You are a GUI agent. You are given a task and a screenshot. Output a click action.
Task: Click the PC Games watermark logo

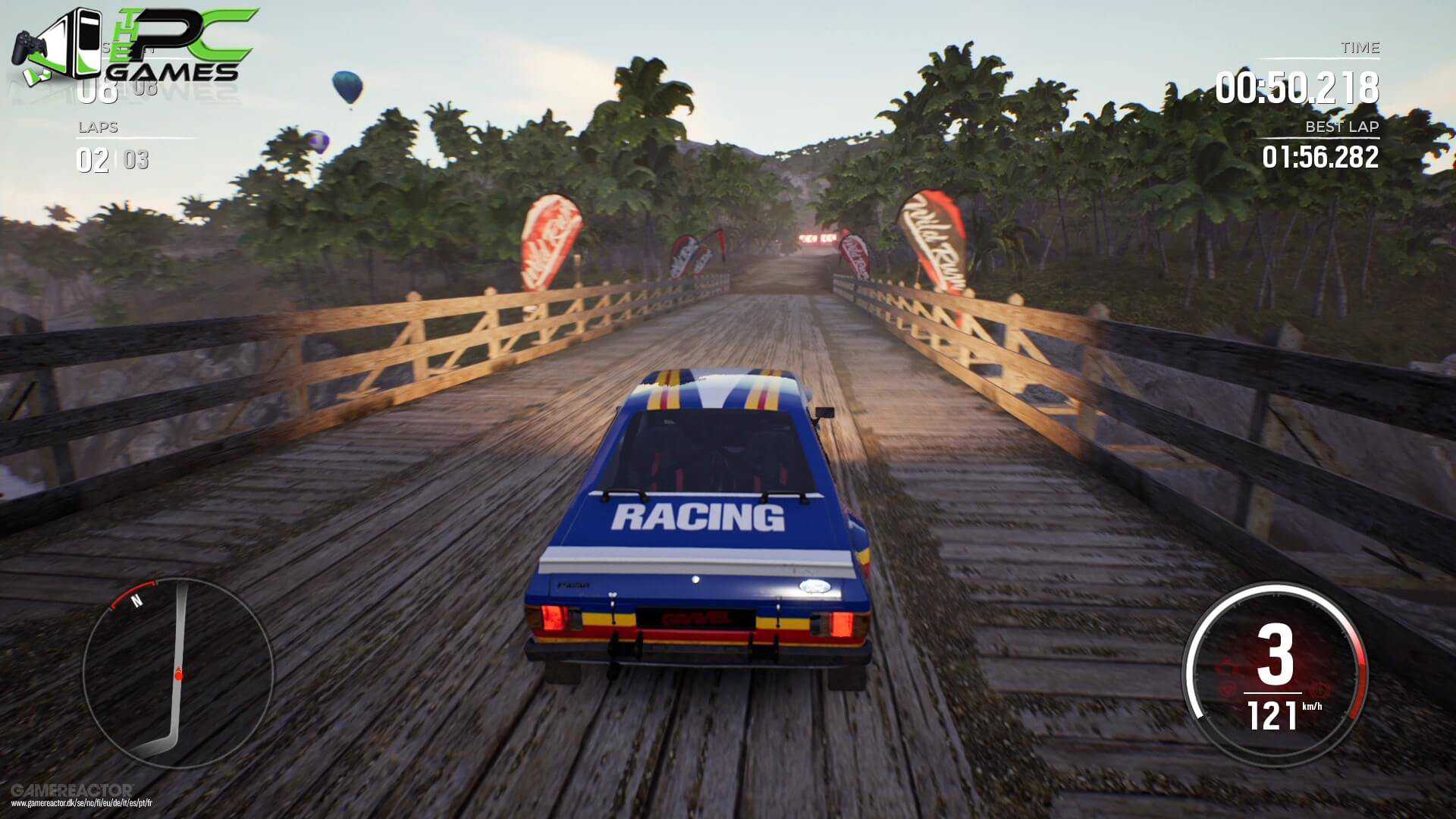click(x=136, y=45)
